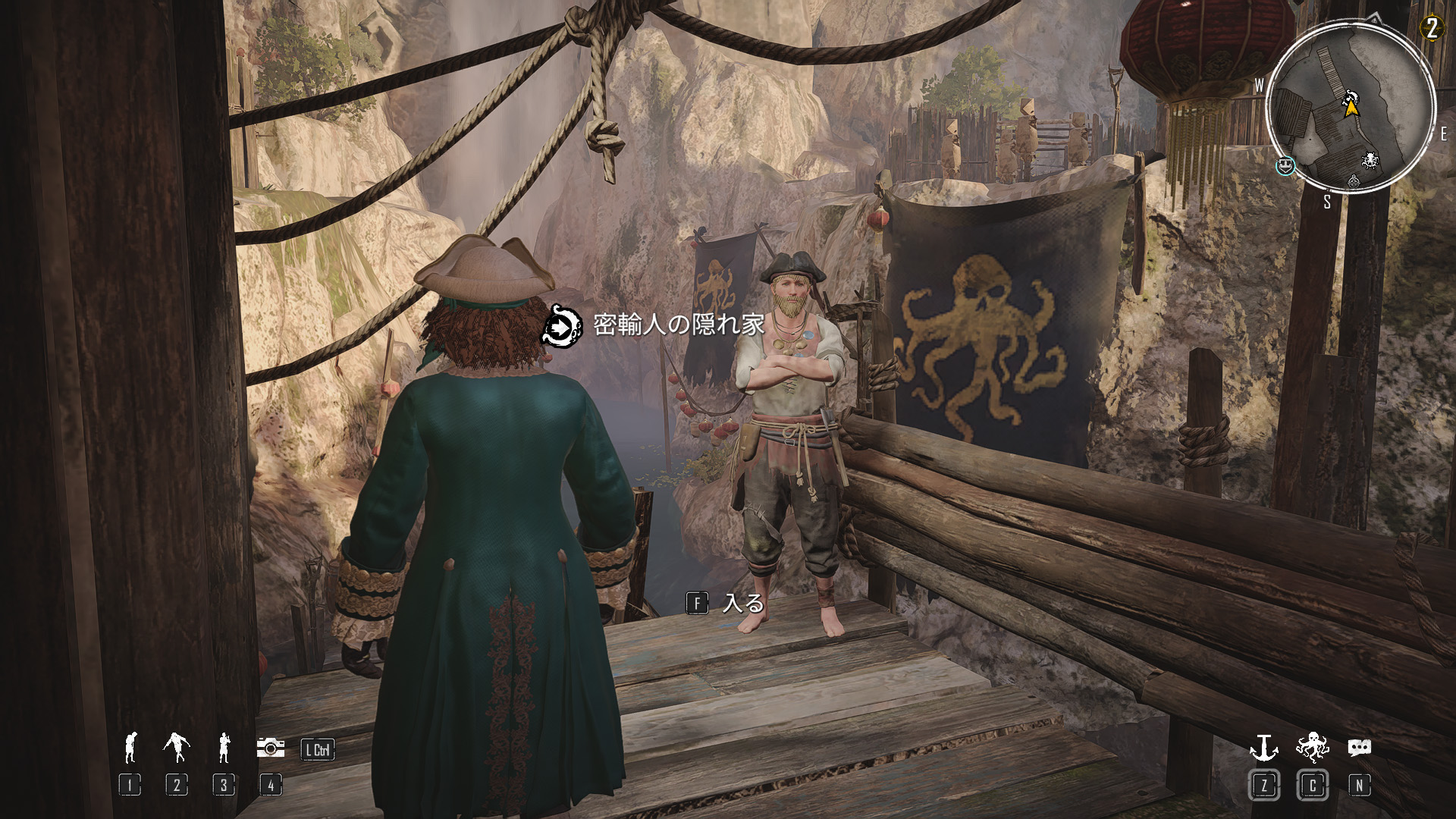The image size is (1456, 819).
Task: Select the standing figure emote icon
Action: (224, 748)
